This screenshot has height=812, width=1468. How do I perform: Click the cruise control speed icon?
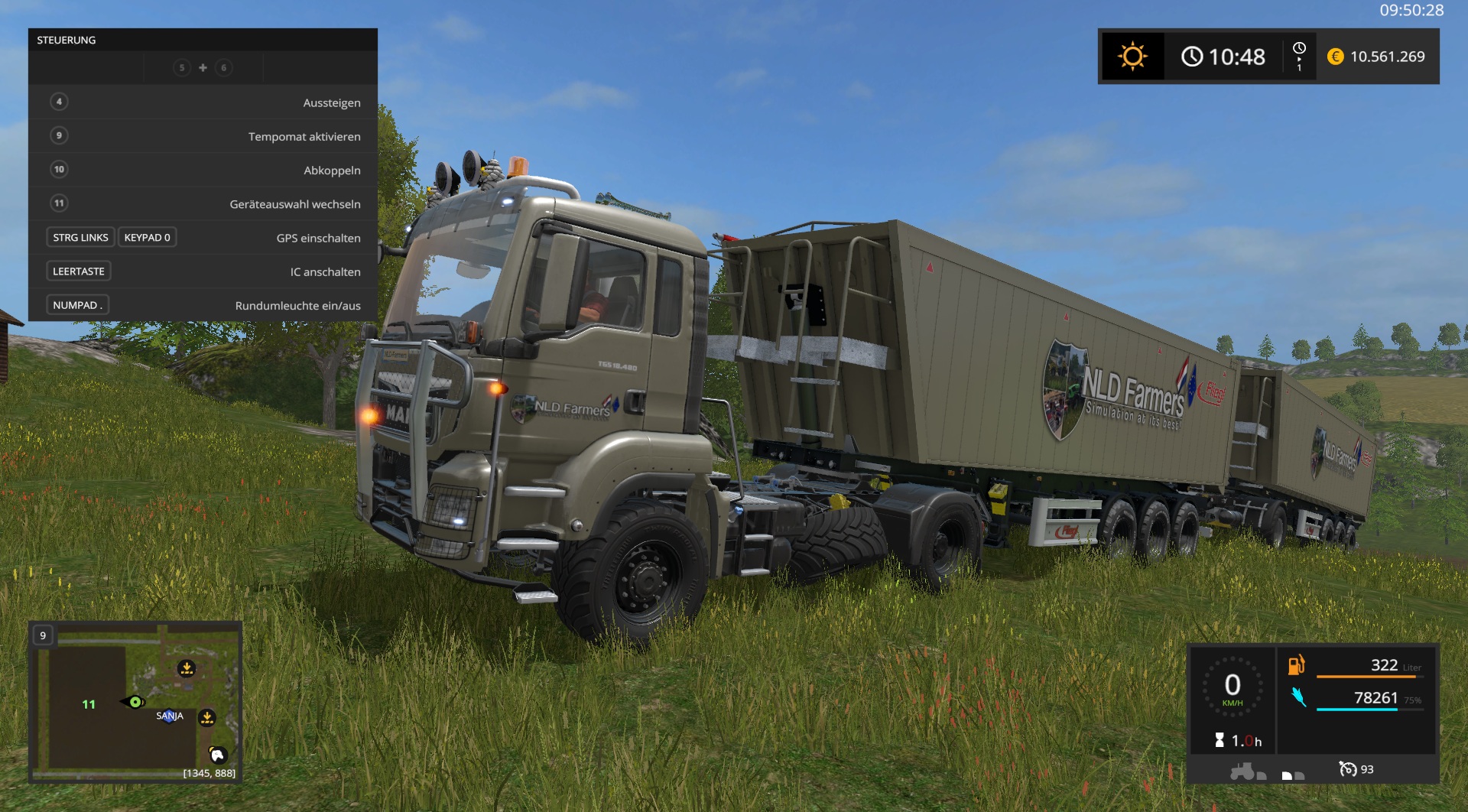click(1347, 769)
